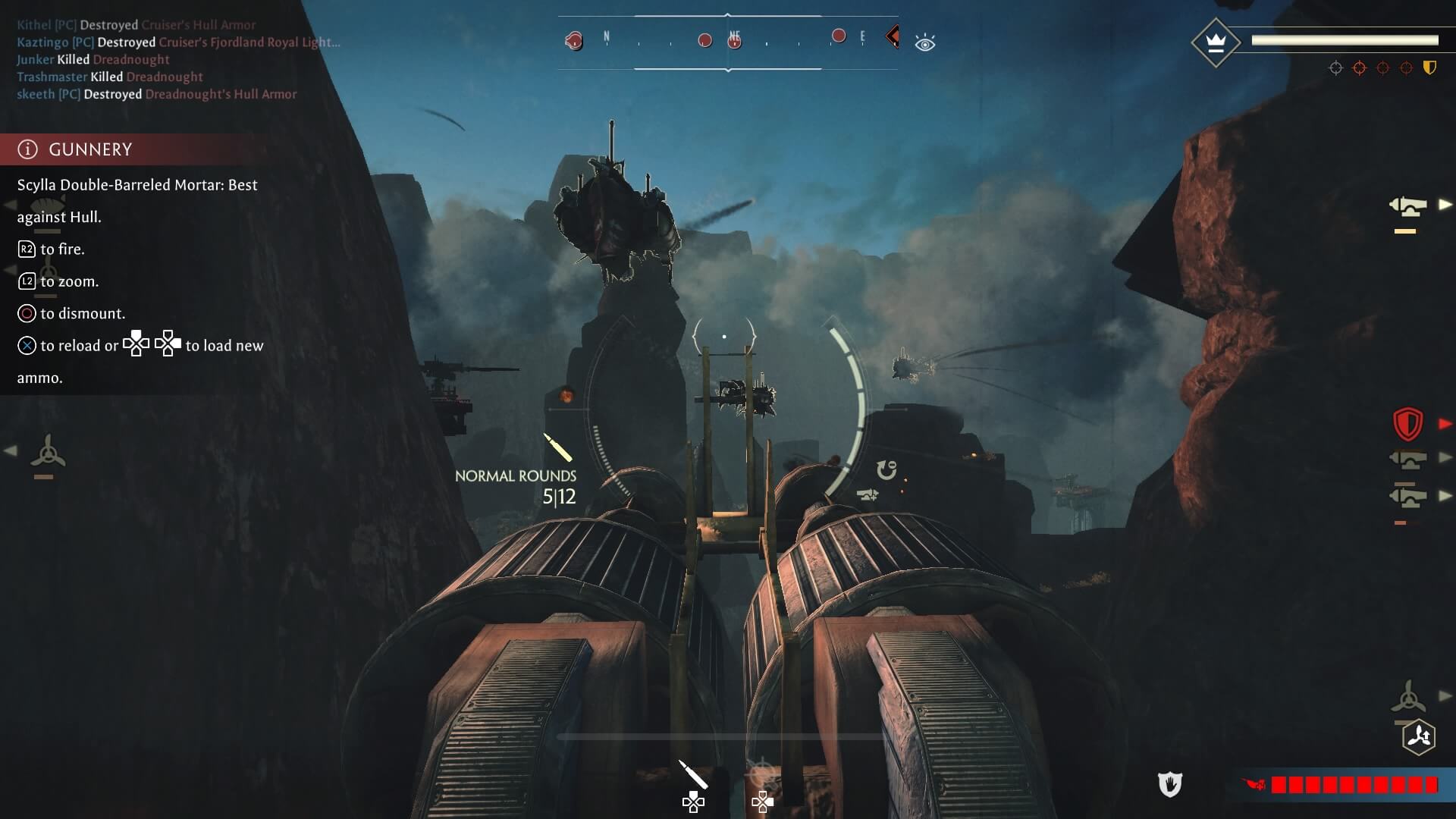Click the eye visibility icon beside the compass
The width and height of the screenshot is (1456, 819).
pyautogui.click(x=924, y=43)
